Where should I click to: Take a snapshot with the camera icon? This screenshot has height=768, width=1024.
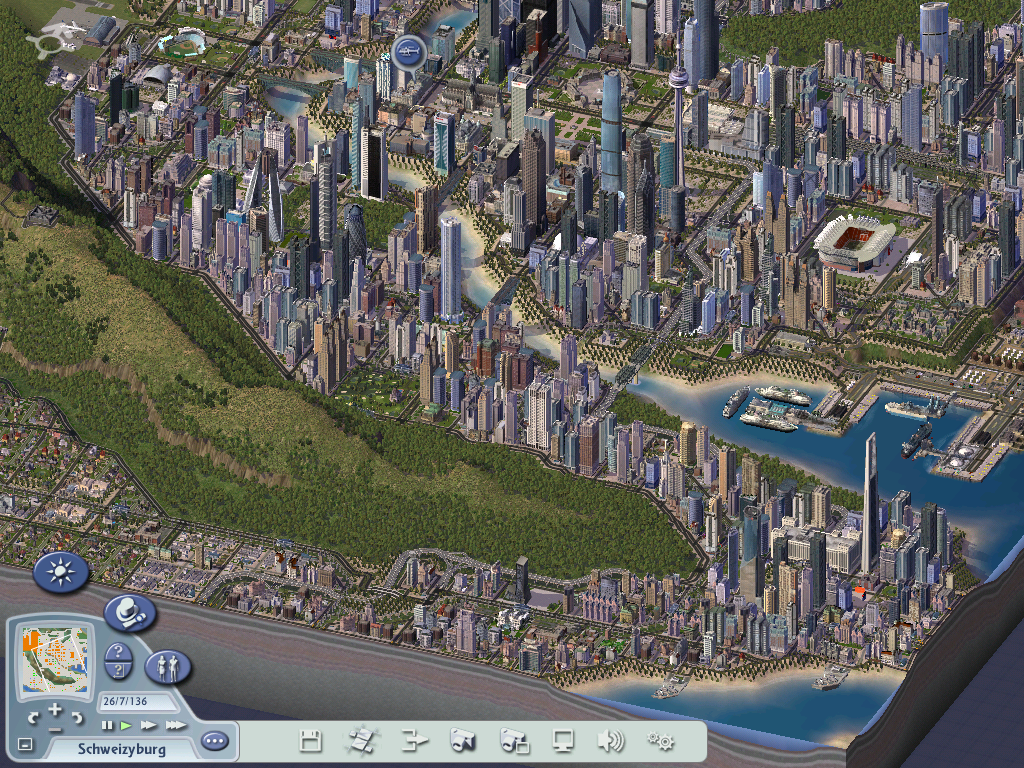(x=463, y=741)
